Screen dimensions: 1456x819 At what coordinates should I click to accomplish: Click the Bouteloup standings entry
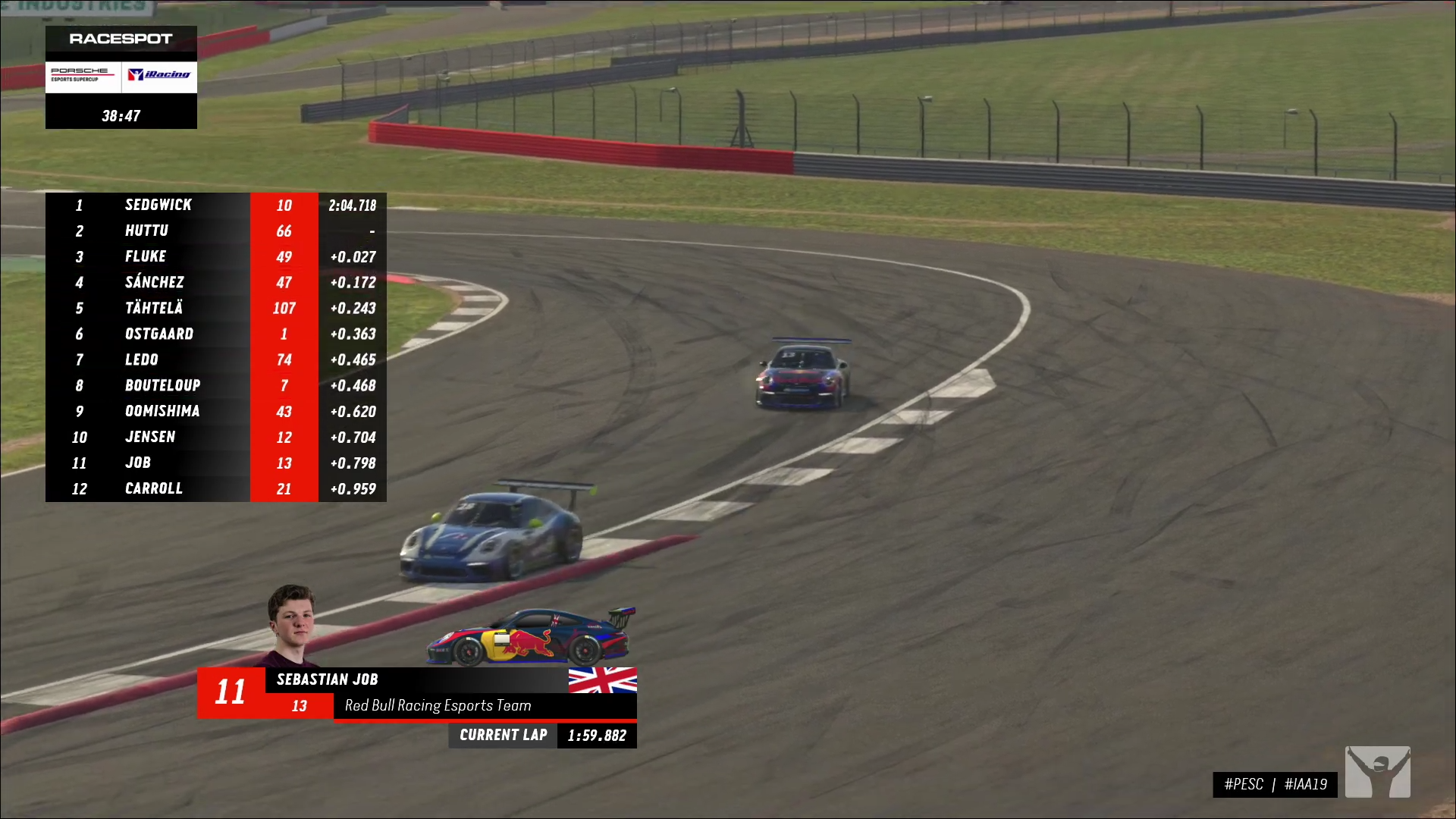pyautogui.click(x=215, y=385)
